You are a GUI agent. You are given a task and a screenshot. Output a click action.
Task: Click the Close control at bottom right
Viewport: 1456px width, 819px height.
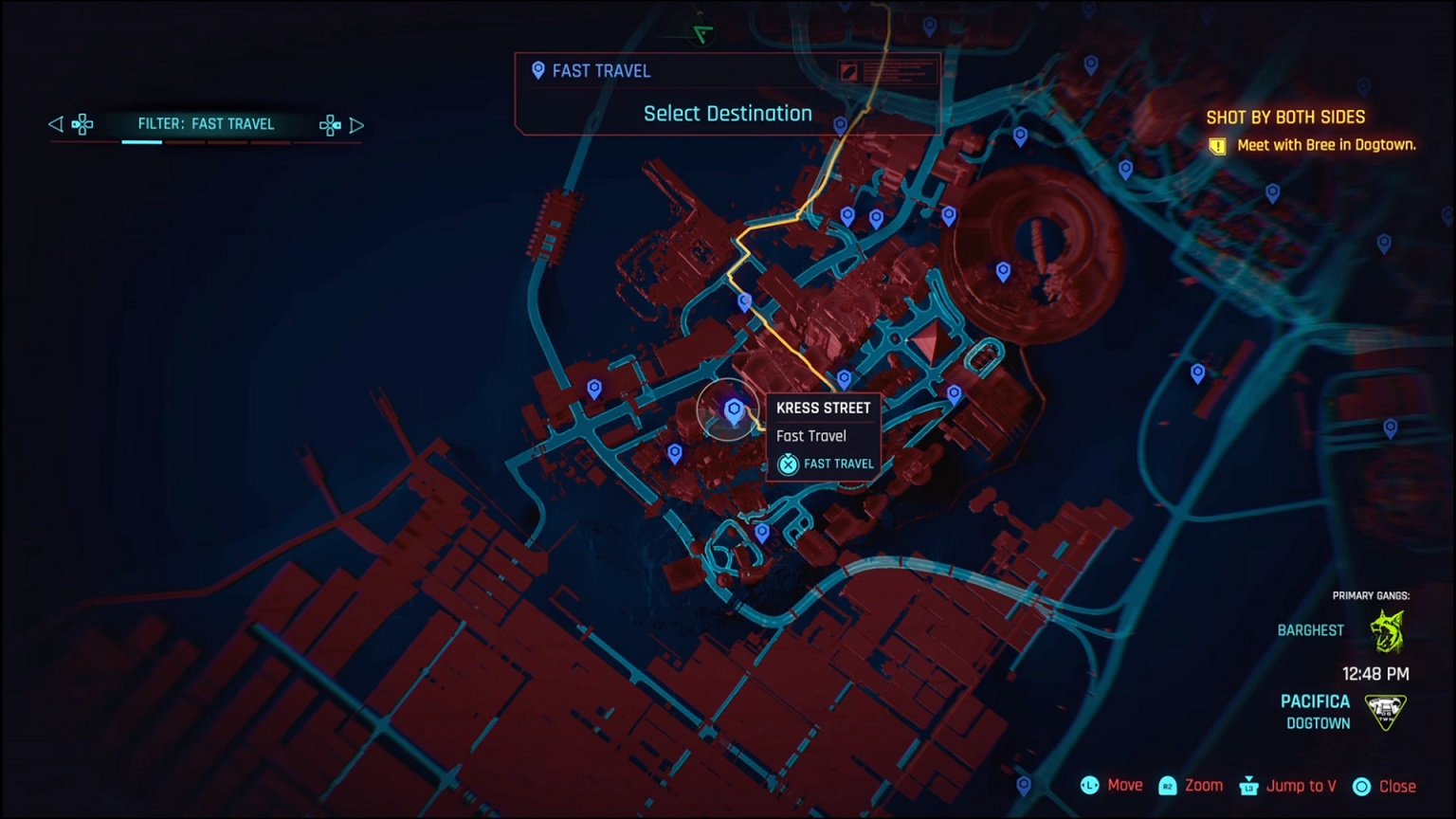1399,785
